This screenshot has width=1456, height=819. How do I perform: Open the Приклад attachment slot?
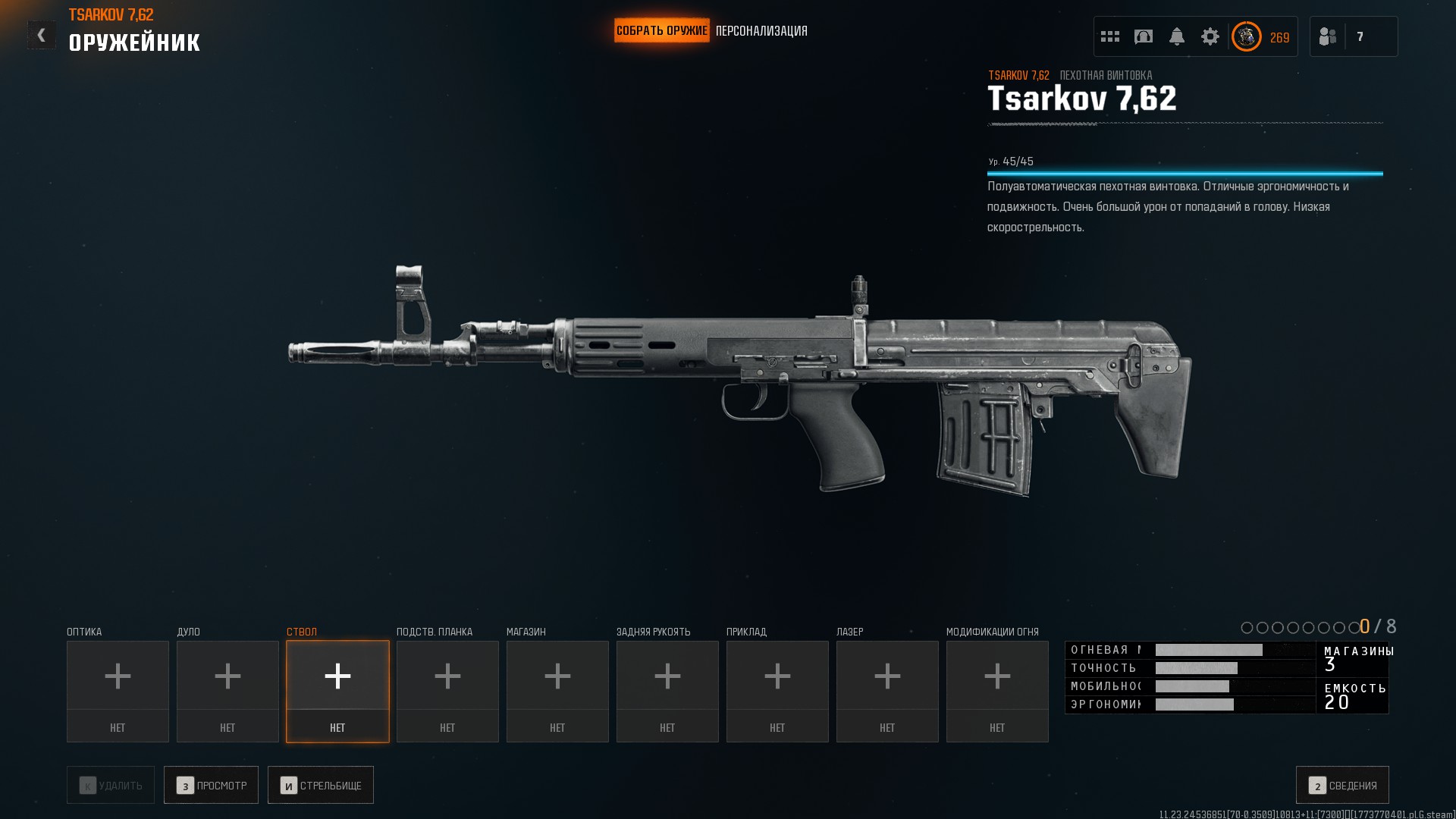point(777,691)
